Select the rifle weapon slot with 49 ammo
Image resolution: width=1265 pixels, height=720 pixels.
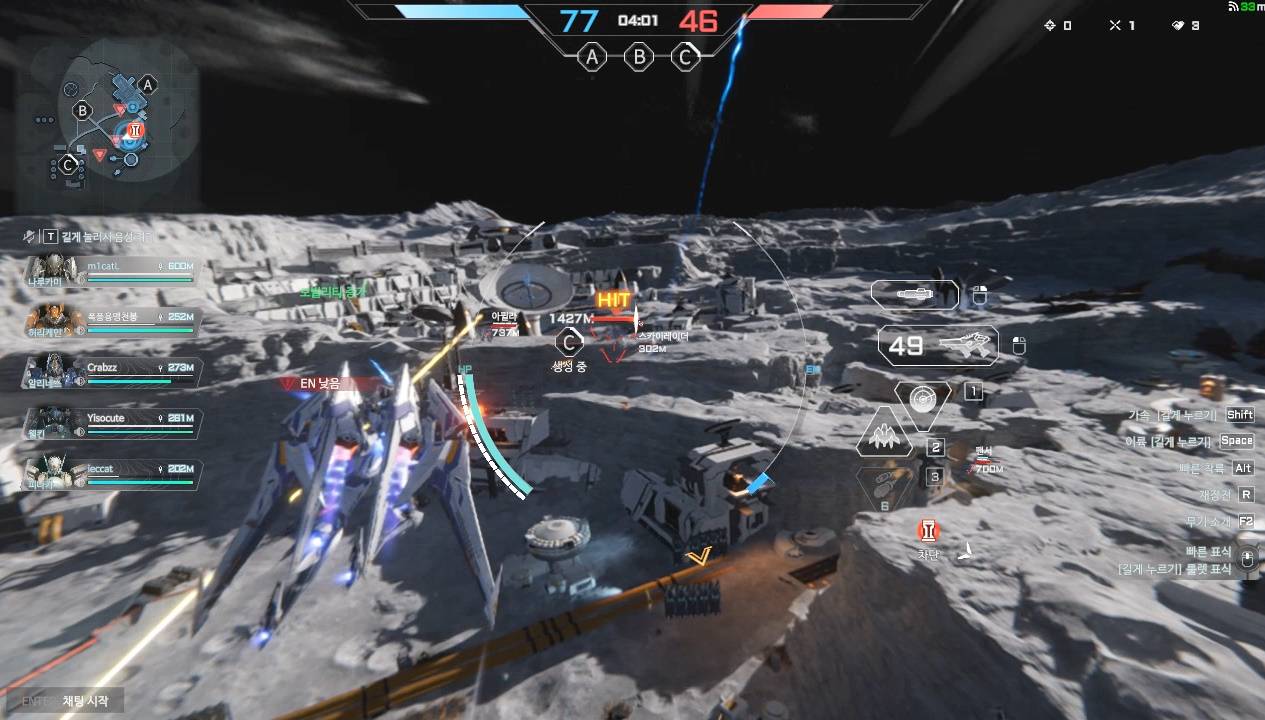[x=938, y=346]
